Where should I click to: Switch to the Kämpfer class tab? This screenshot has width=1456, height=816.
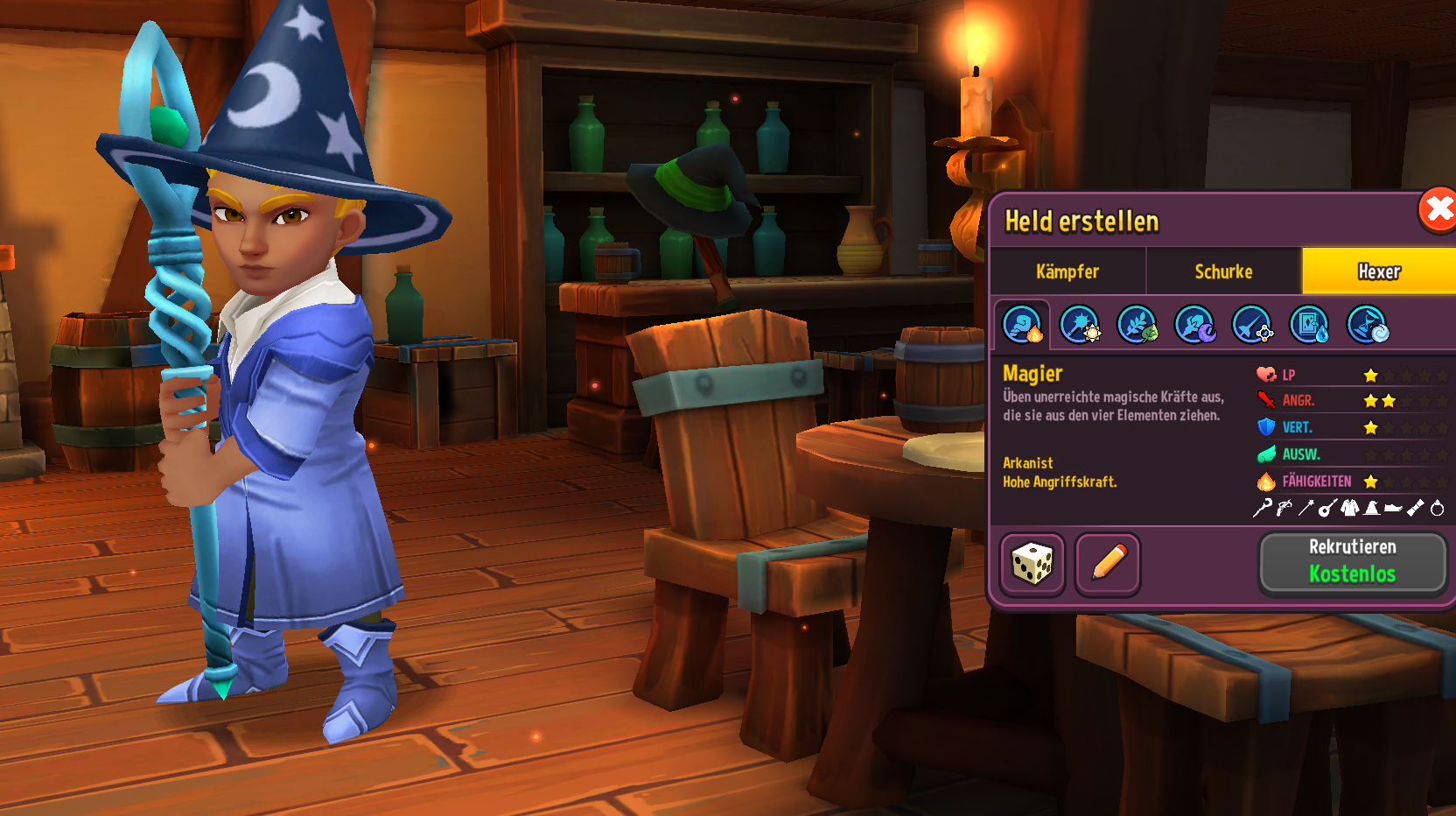point(1067,271)
